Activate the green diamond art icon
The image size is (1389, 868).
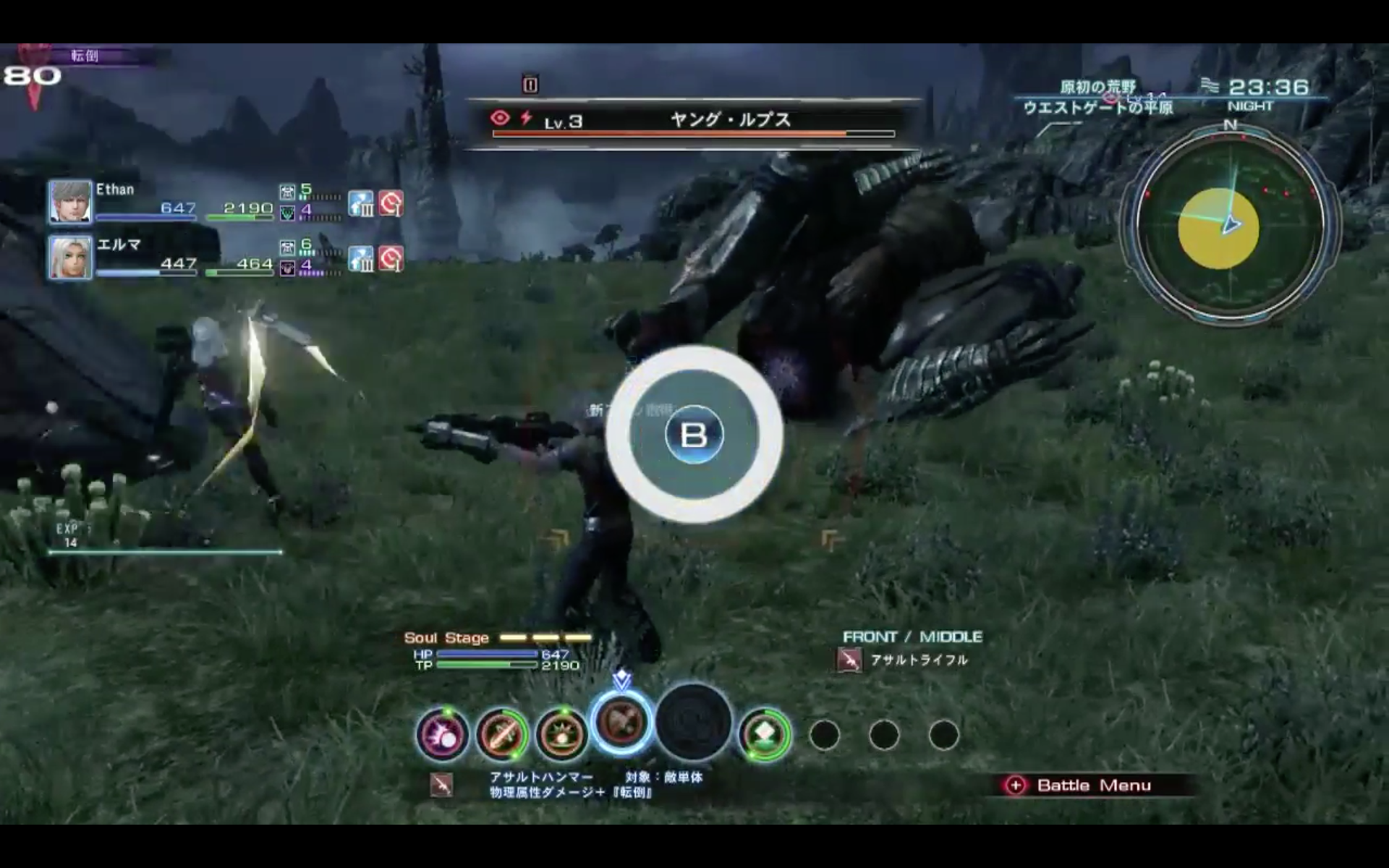[764, 735]
